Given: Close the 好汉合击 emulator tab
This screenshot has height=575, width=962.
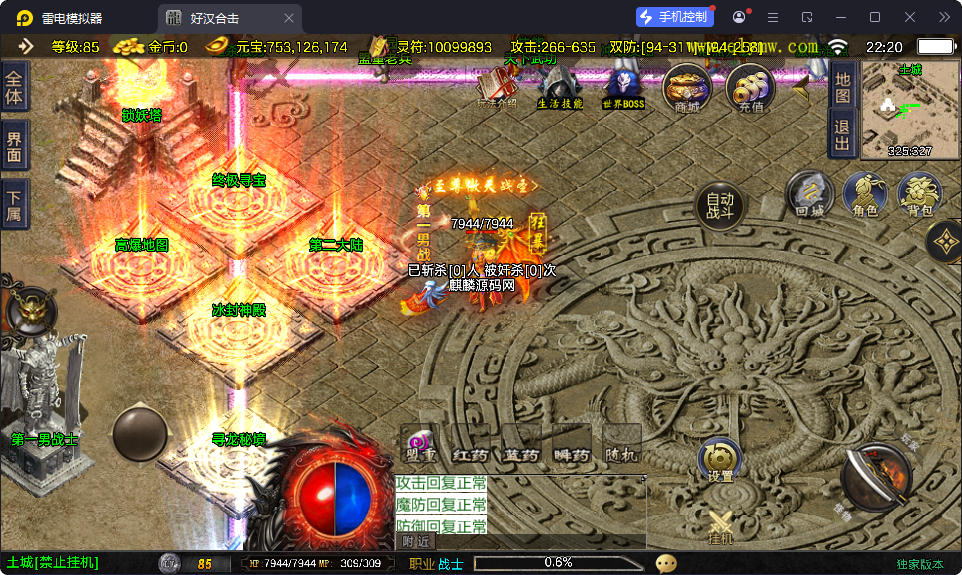Looking at the screenshot, I should pyautogui.click(x=289, y=18).
